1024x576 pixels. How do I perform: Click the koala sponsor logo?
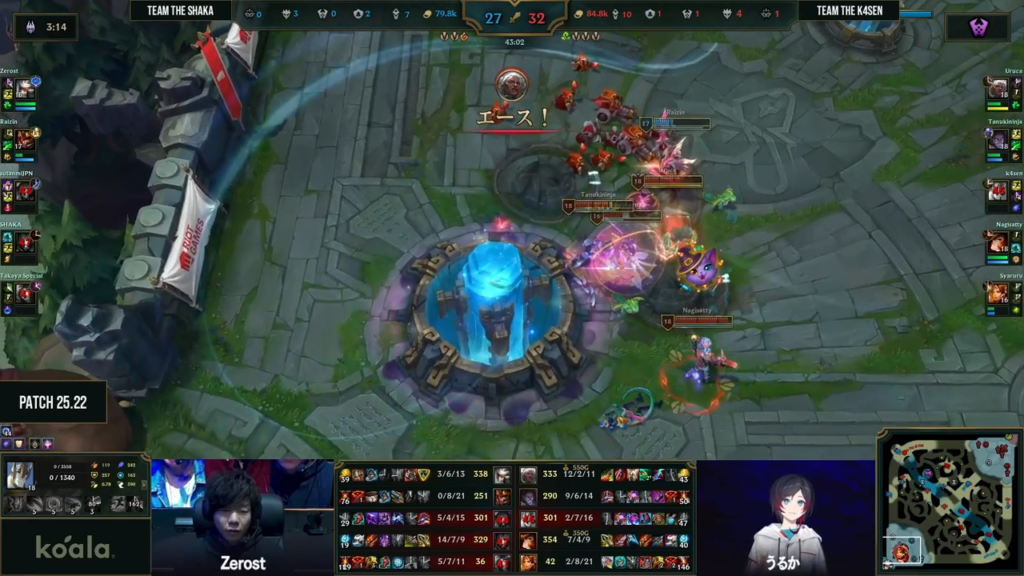(x=74, y=547)
